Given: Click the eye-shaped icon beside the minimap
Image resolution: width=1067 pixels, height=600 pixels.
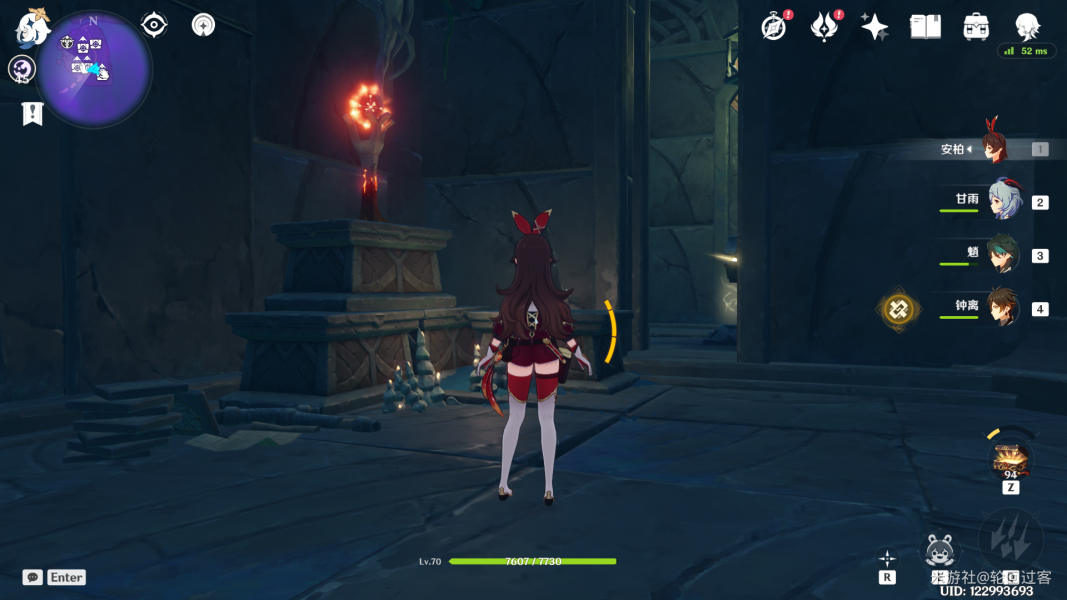Looking at the screenshot, I should (x=154, y=25).
